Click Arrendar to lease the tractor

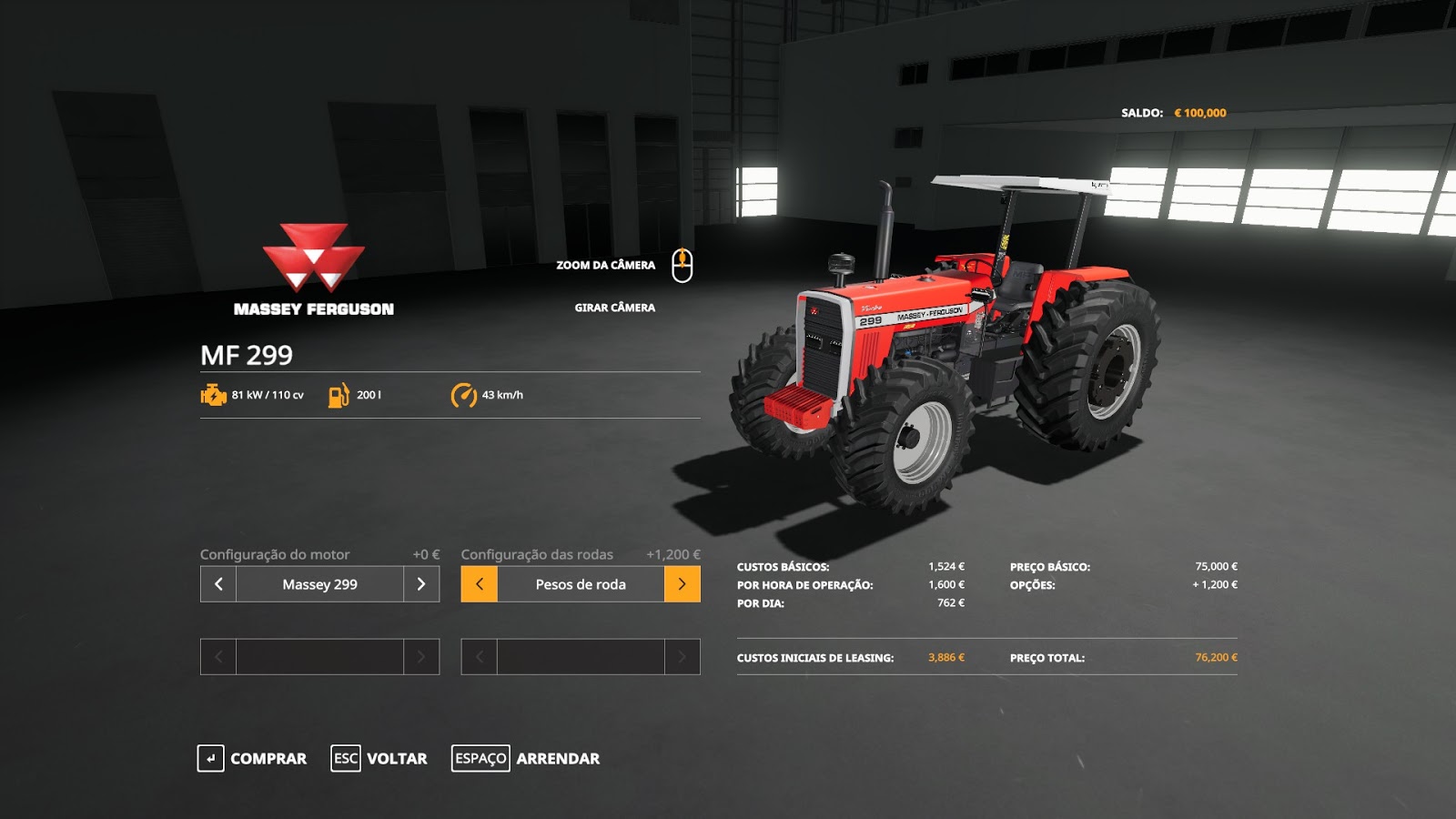(x=557, y=758)
